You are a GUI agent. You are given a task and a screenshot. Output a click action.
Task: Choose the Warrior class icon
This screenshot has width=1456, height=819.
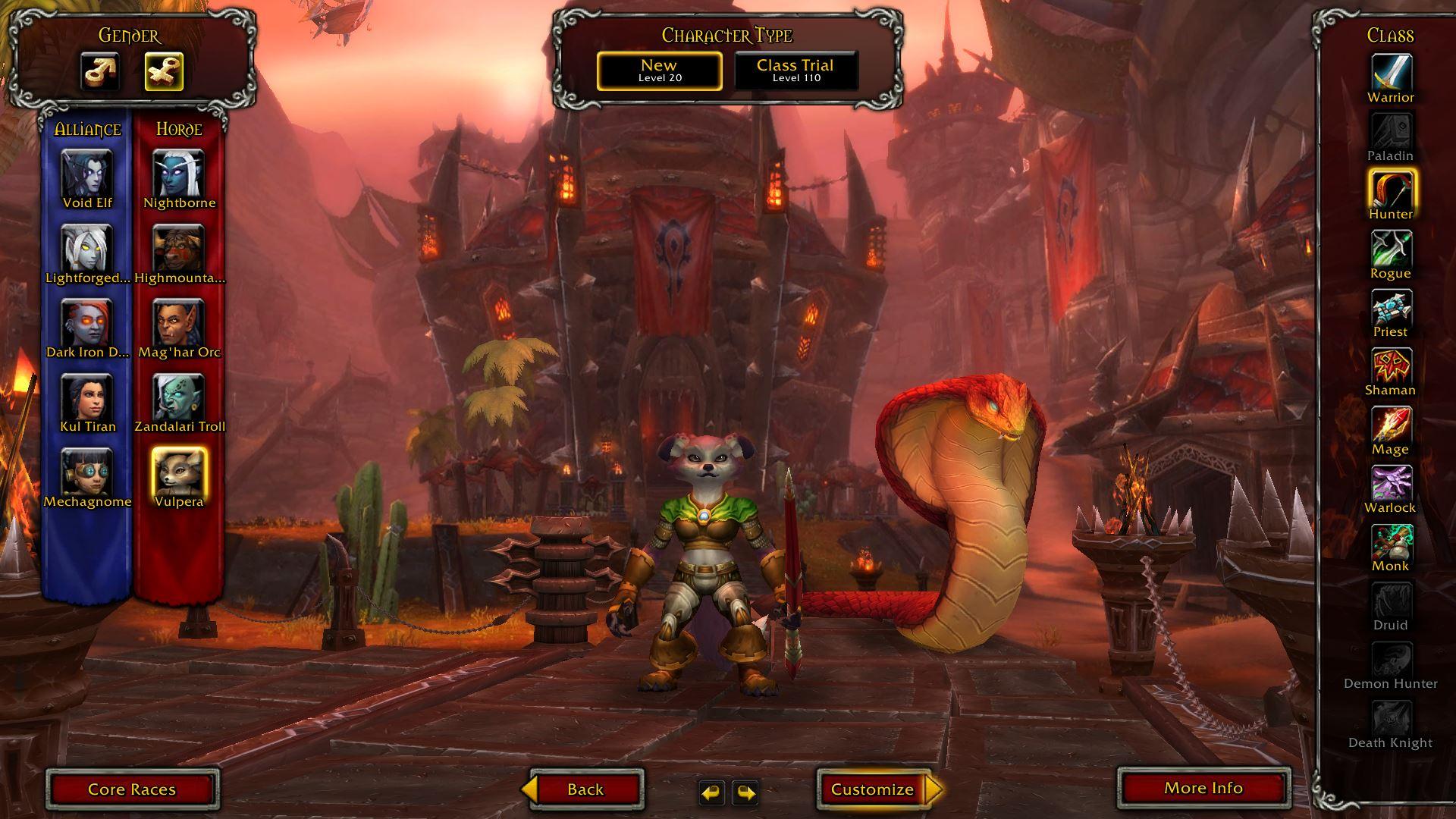point(1391,74)
